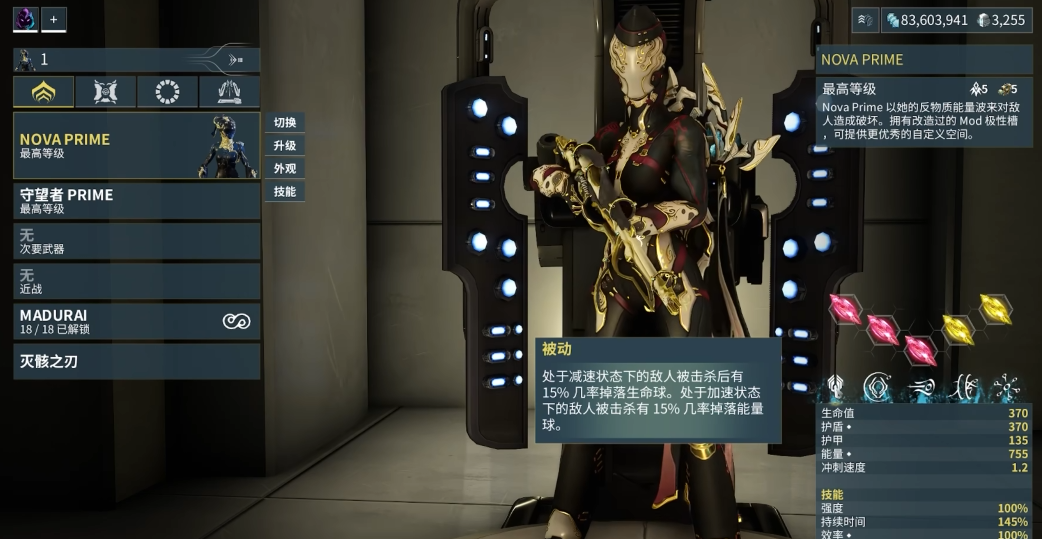Choose the empty 次要武器 secondary weapon slot
1042x539 pixels.
136,241
